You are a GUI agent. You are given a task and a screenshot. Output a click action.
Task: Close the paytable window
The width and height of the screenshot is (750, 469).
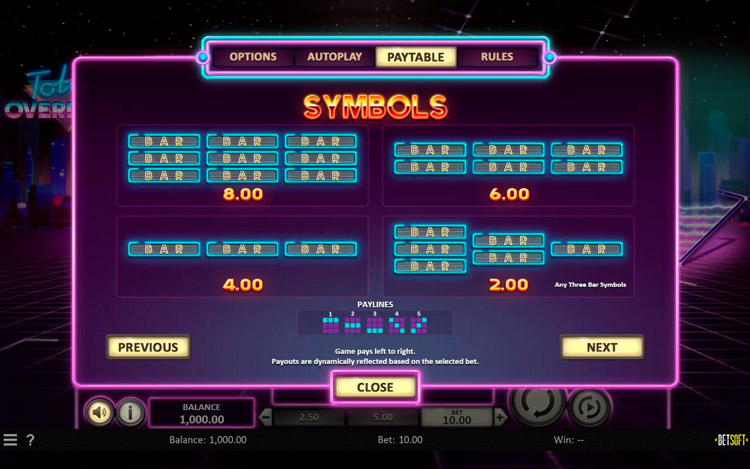(x=375, y=387)
